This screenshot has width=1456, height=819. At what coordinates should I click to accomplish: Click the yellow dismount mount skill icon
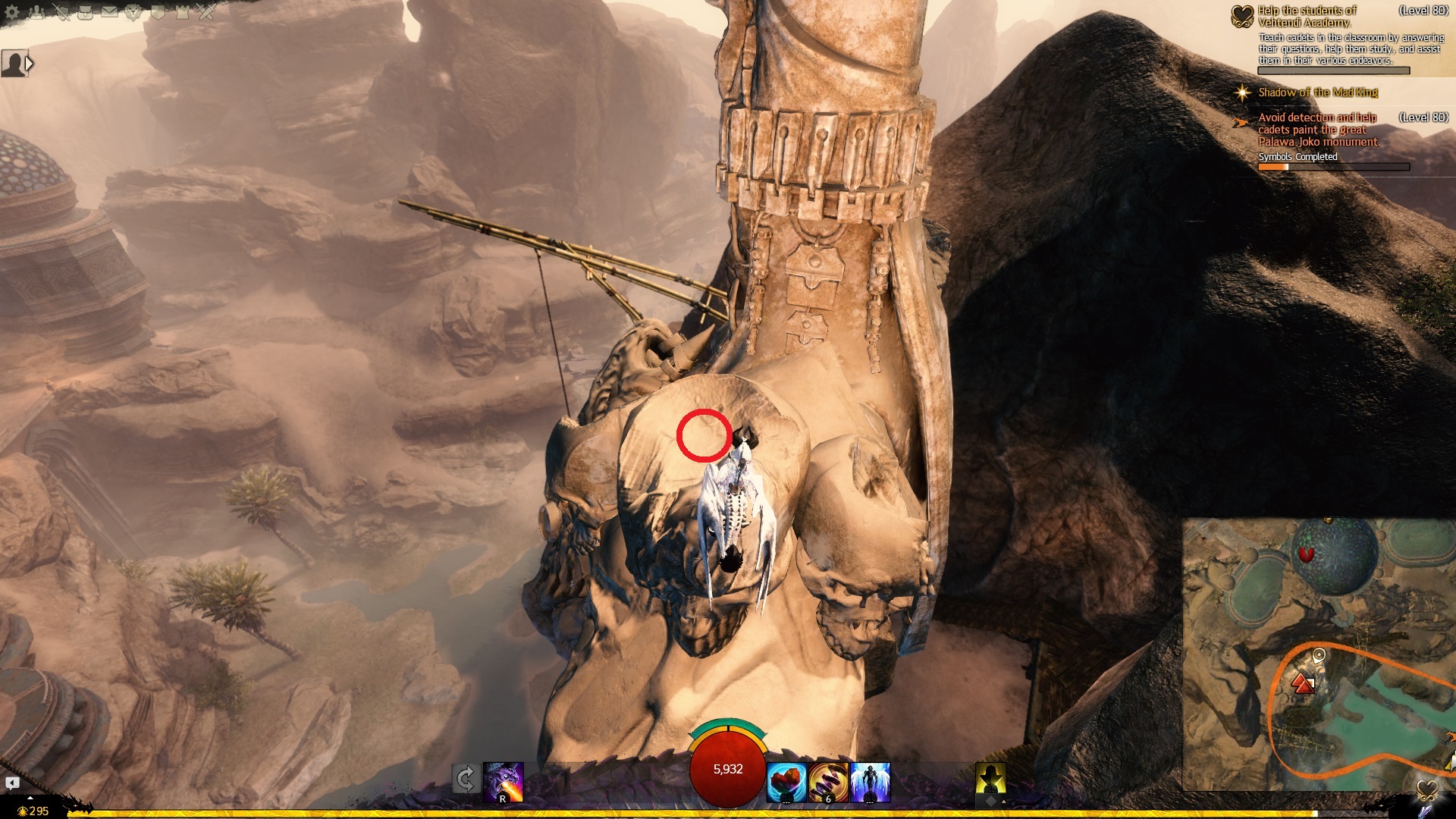(x=990, y=780)
